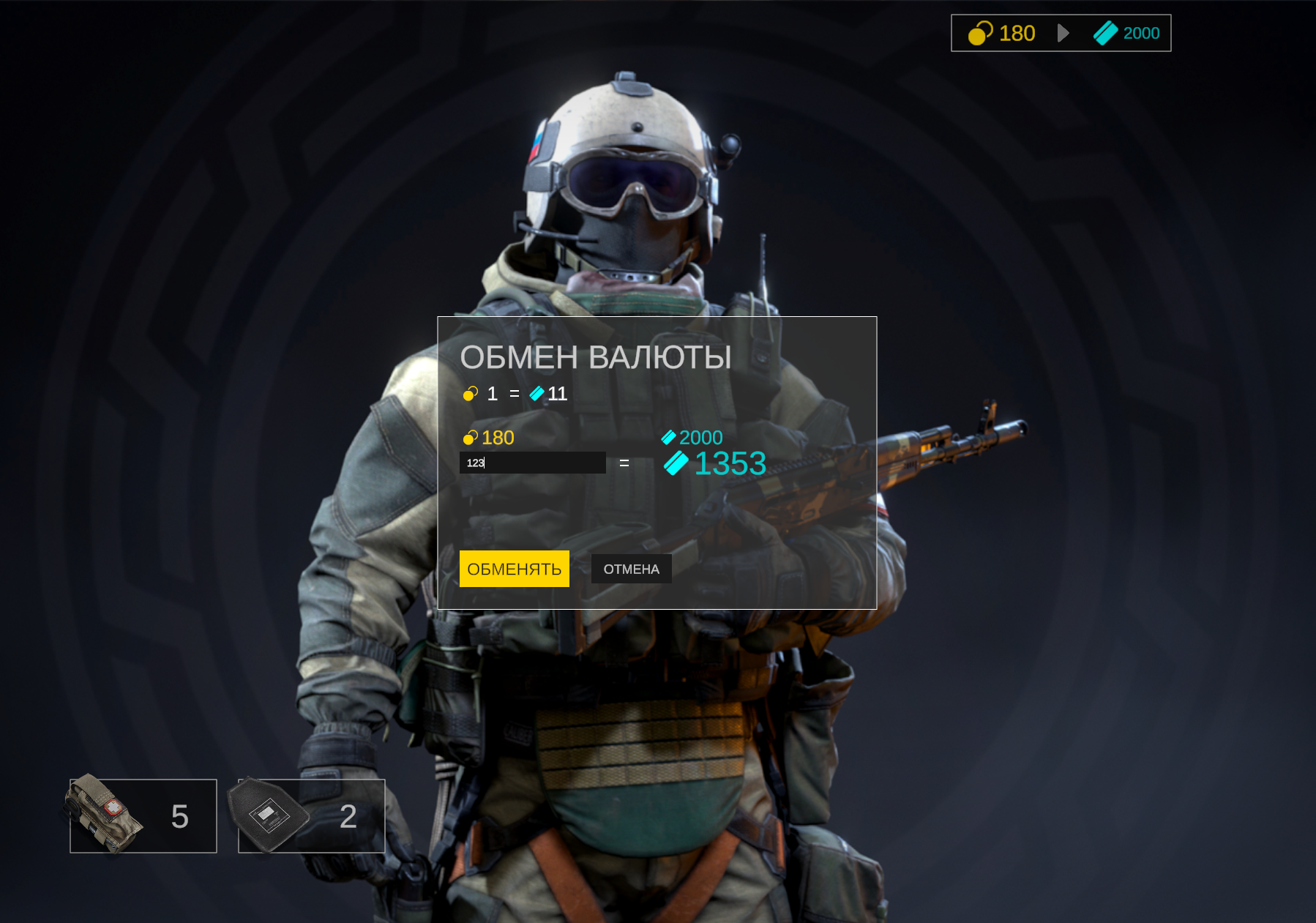Cancel the exchange with ОТМЕНА

point(631,569)
